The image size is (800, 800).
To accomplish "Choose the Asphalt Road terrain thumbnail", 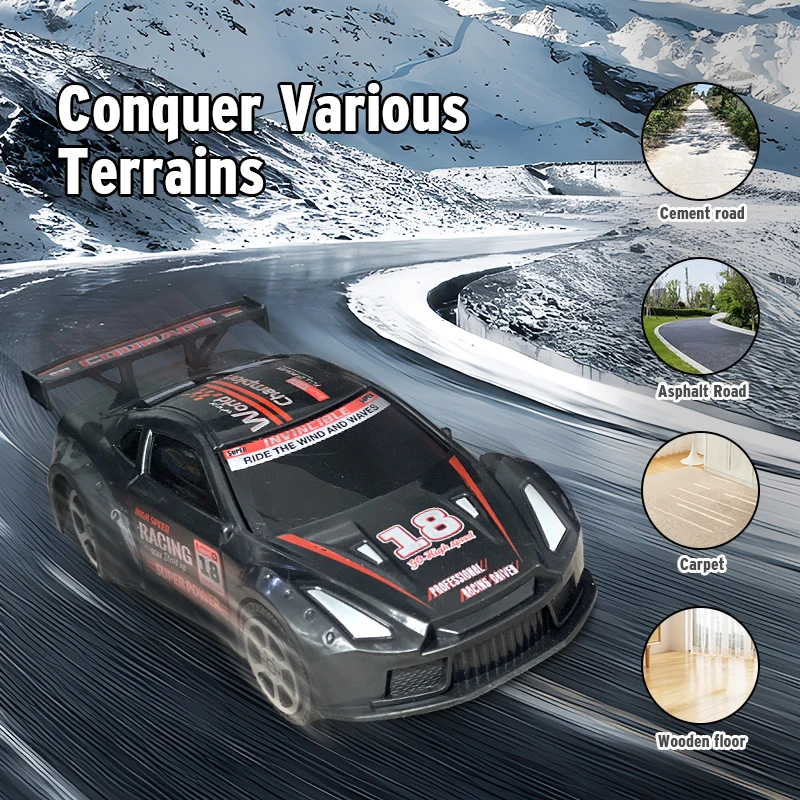I will point(700,317).
